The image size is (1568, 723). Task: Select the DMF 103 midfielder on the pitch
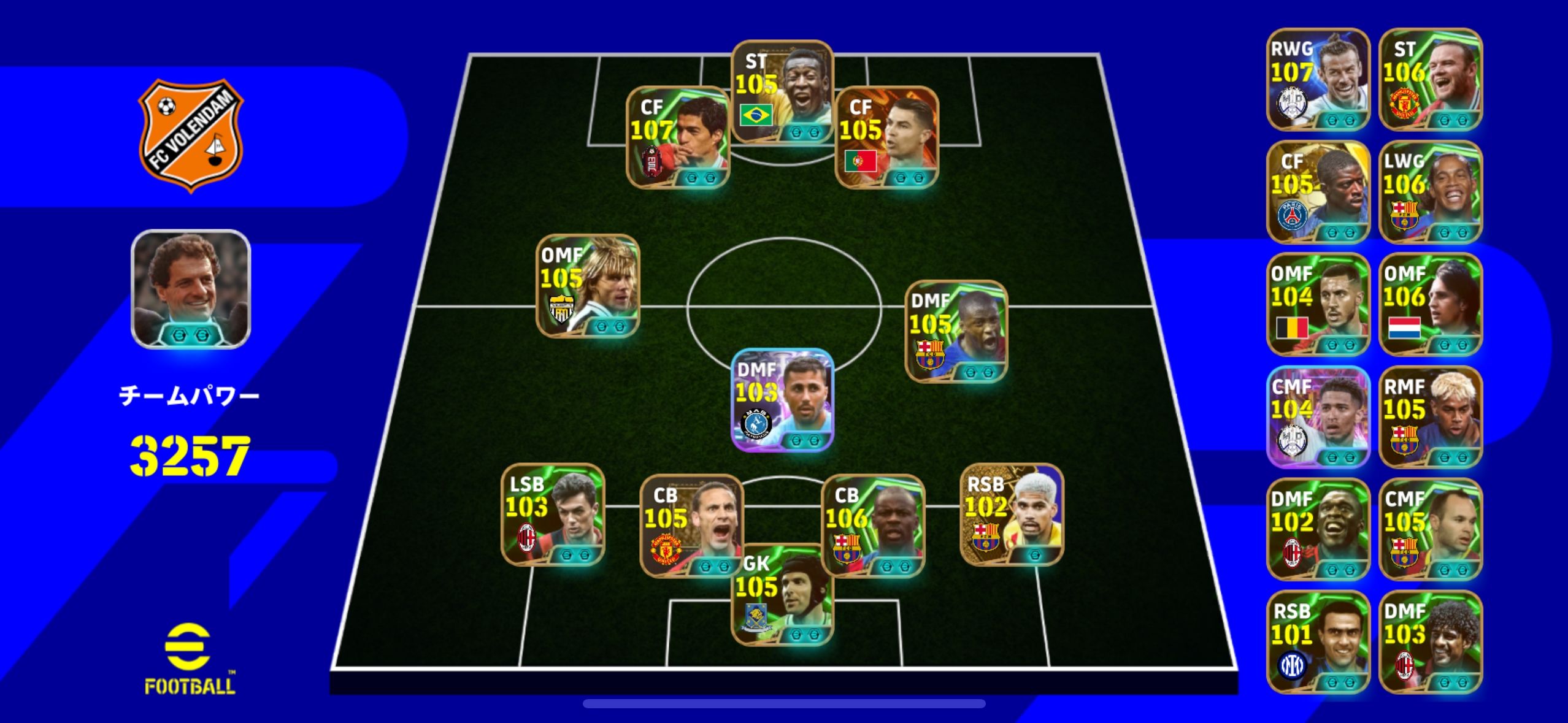coord(782,400)
